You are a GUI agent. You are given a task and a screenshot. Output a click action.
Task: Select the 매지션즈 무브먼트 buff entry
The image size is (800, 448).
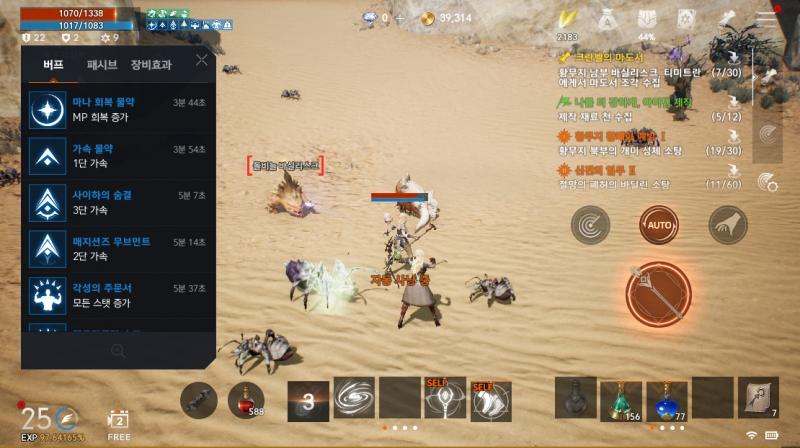[118, 248]
